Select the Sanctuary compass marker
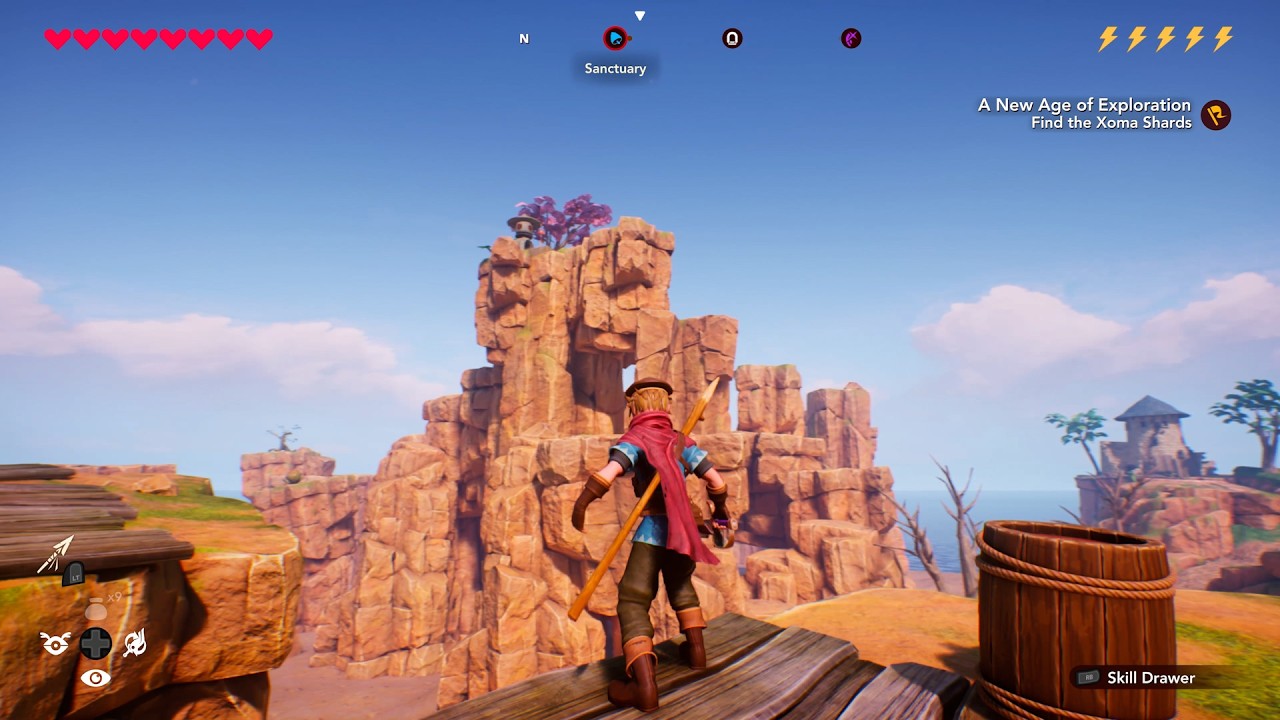The height and width of the screenshot is (720, 1280). tap(615, 39)
